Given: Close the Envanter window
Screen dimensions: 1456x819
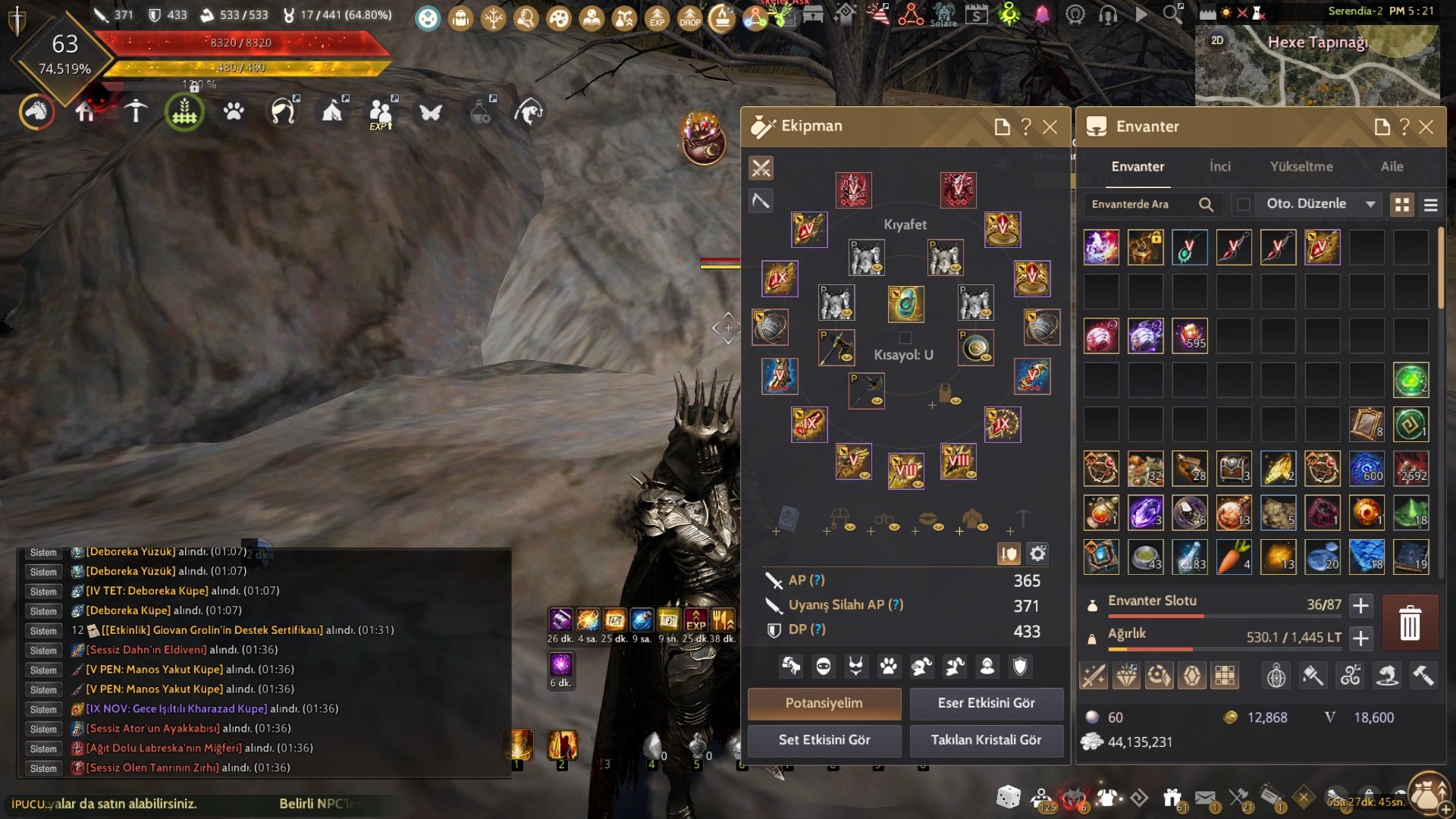Looking at the screenshot, I should click(x=1426, y=127).
